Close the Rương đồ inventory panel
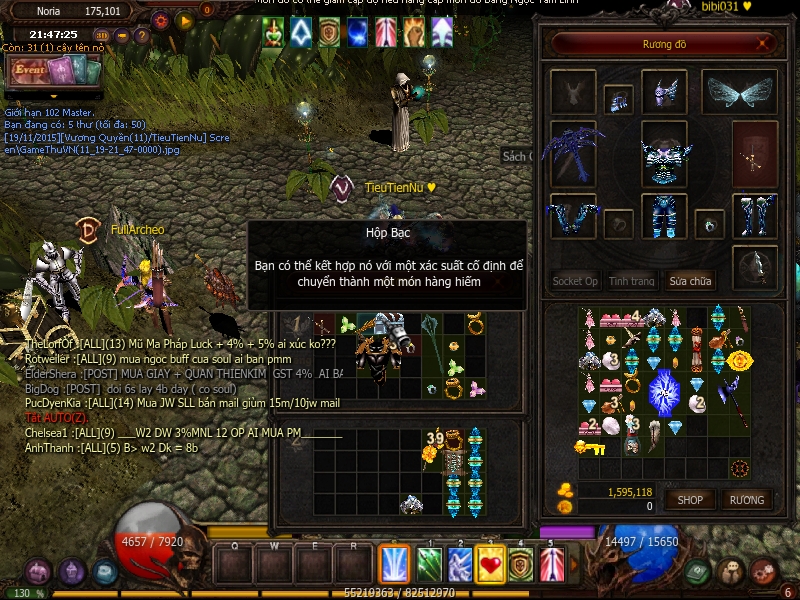 click(x=765, y=44)
